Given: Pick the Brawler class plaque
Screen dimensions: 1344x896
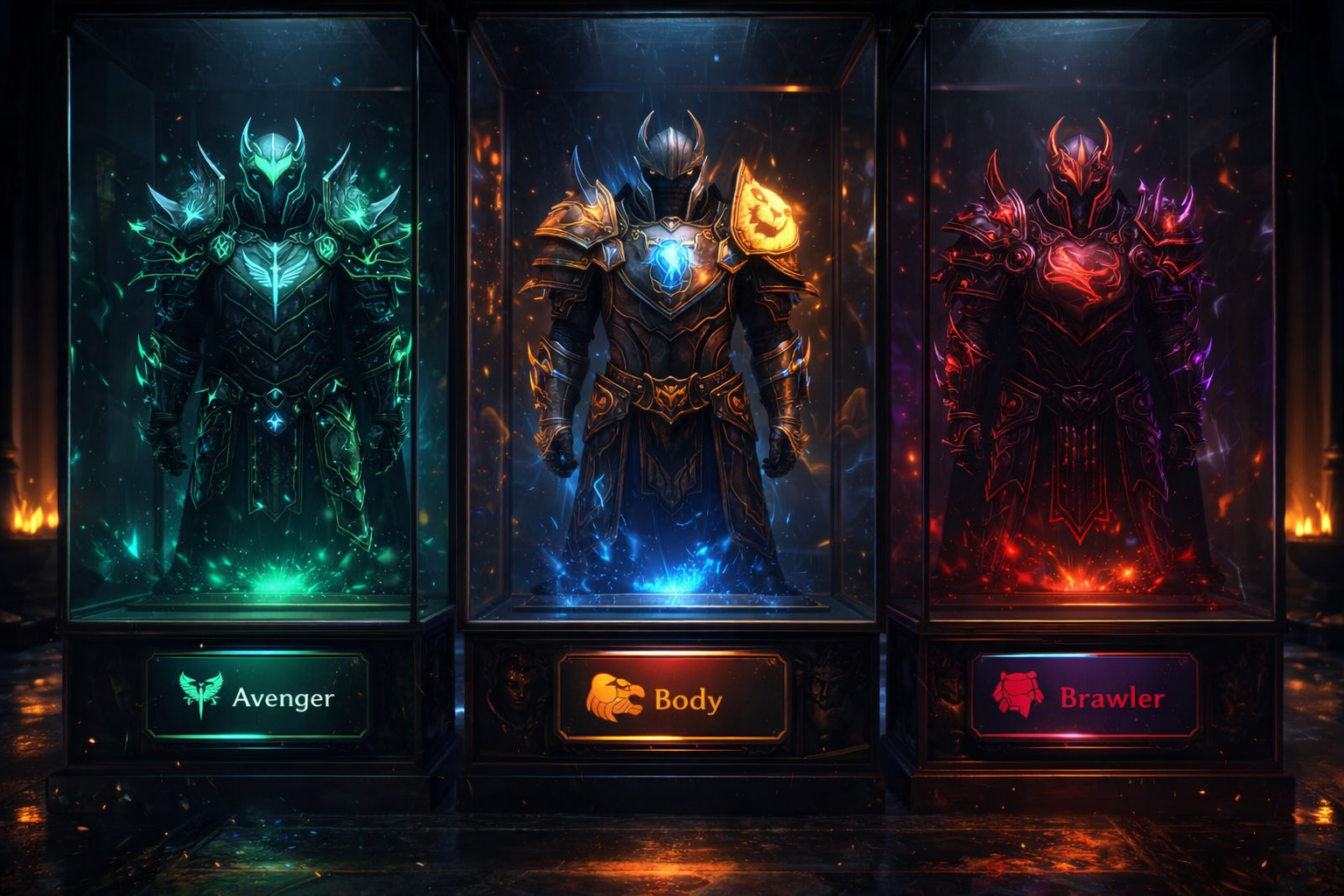Looking at the screenshot, I should click(x=1084, y=696).
